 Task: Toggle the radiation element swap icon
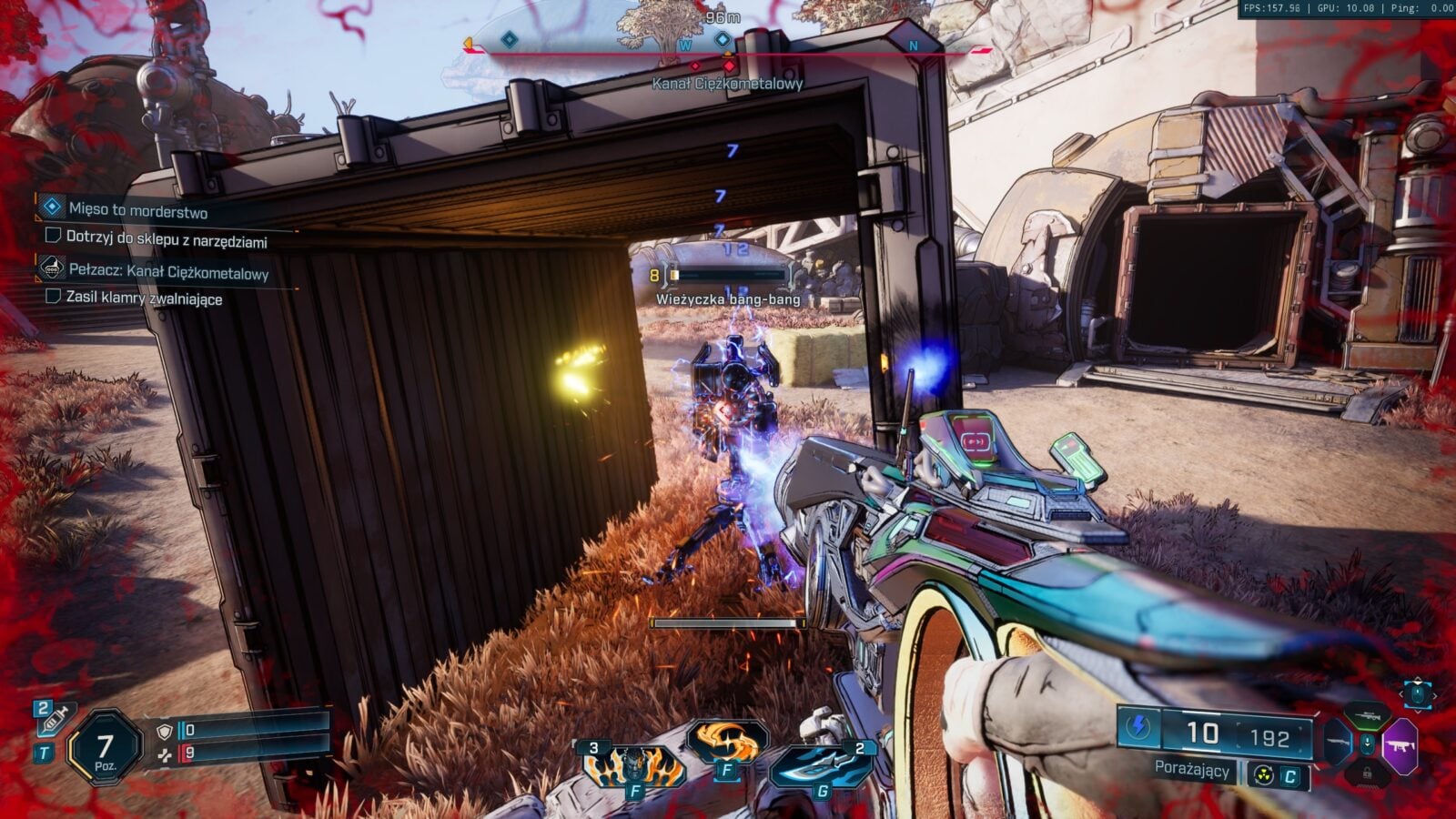click(1262, 775)
